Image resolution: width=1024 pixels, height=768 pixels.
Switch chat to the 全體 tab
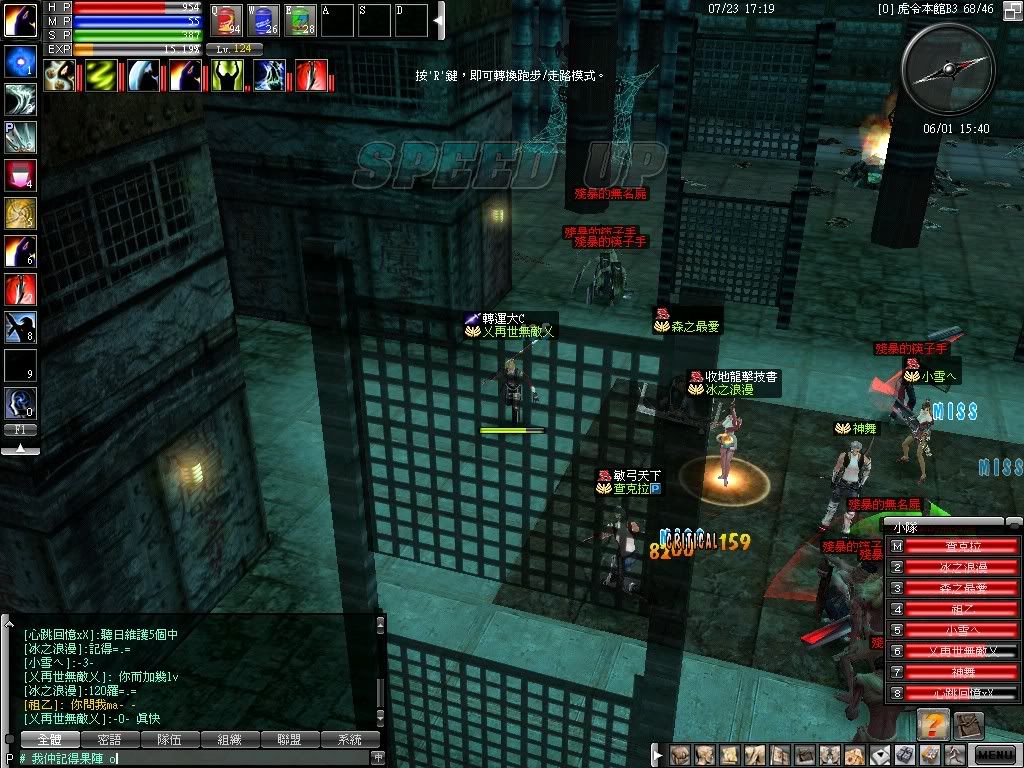pos(50,740)
